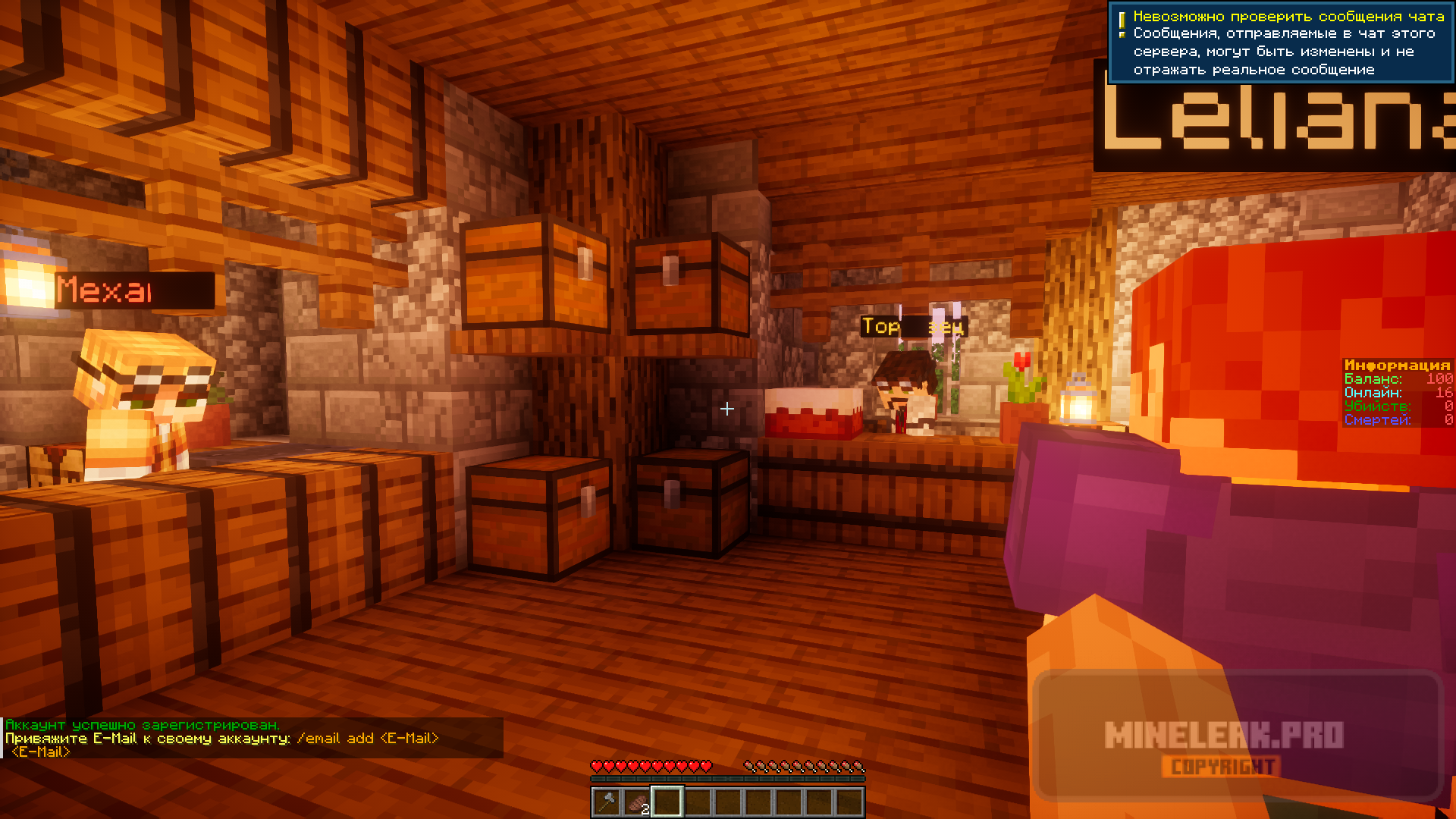Click the chat verification warning toast
This screenshot has width=1456, height=819.
1281,42
